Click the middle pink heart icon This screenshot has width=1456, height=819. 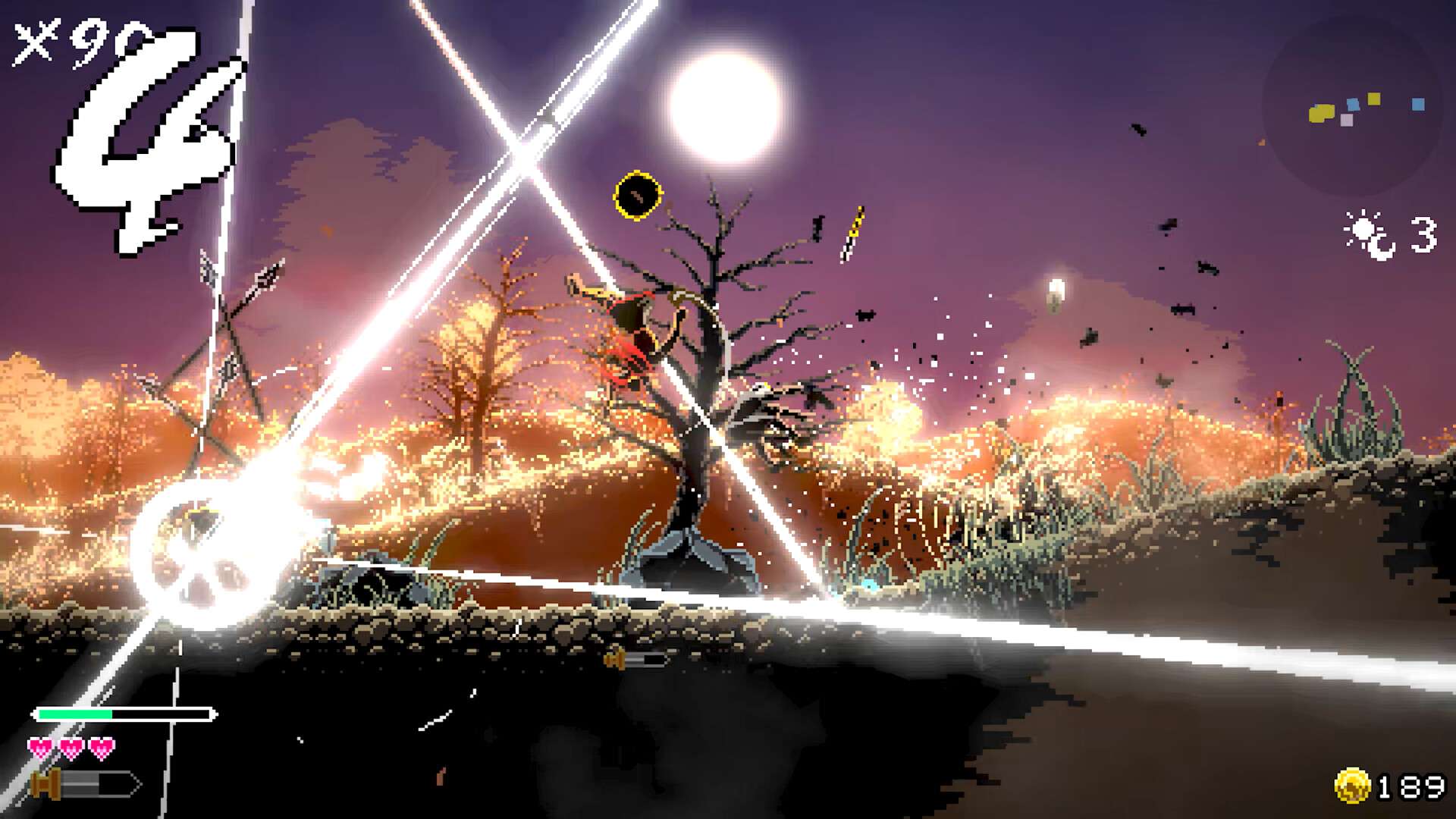tap(71, 745)
